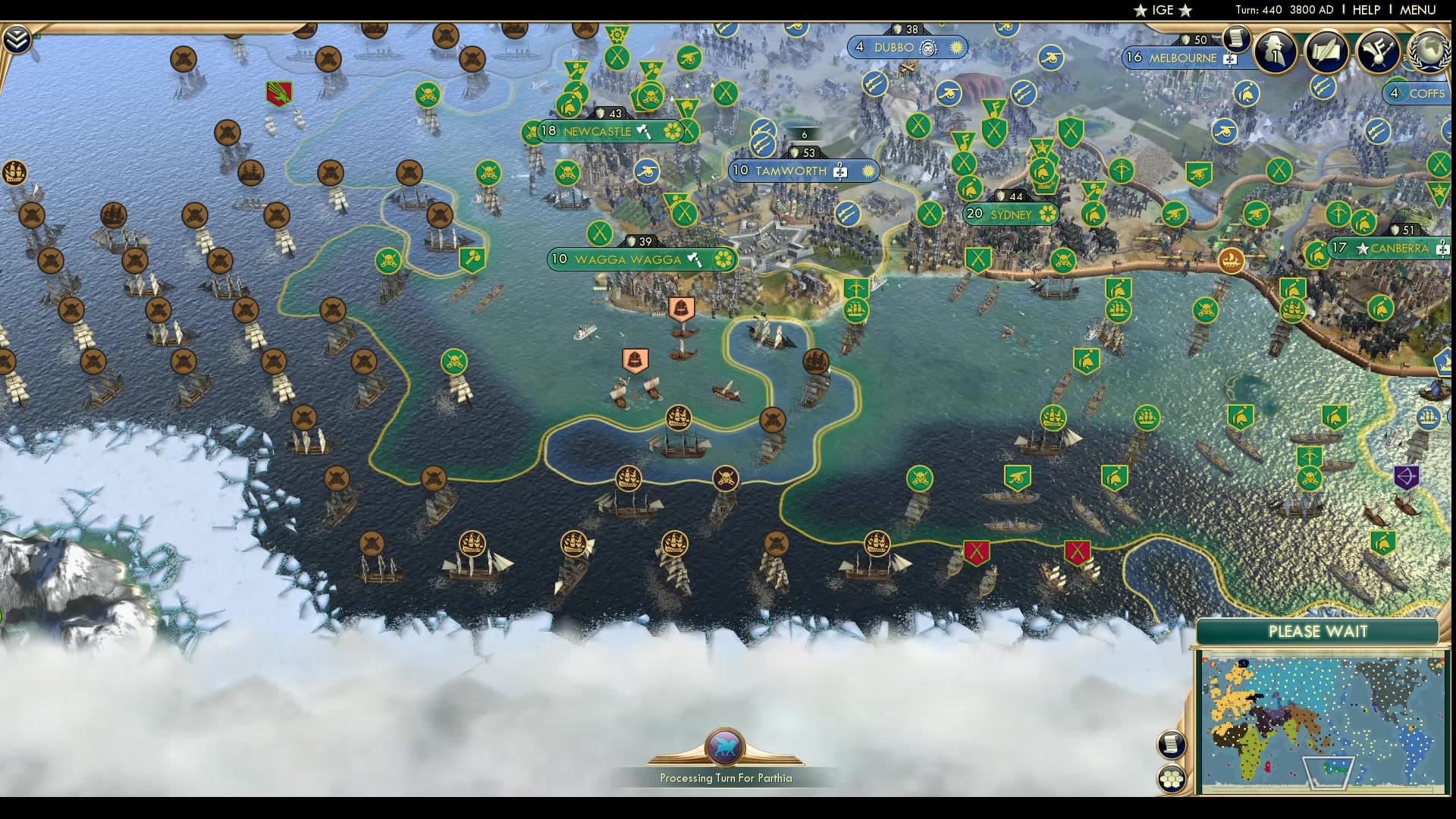Open the Espionage overview spy icon
1456x819 pixels.
1276,50
